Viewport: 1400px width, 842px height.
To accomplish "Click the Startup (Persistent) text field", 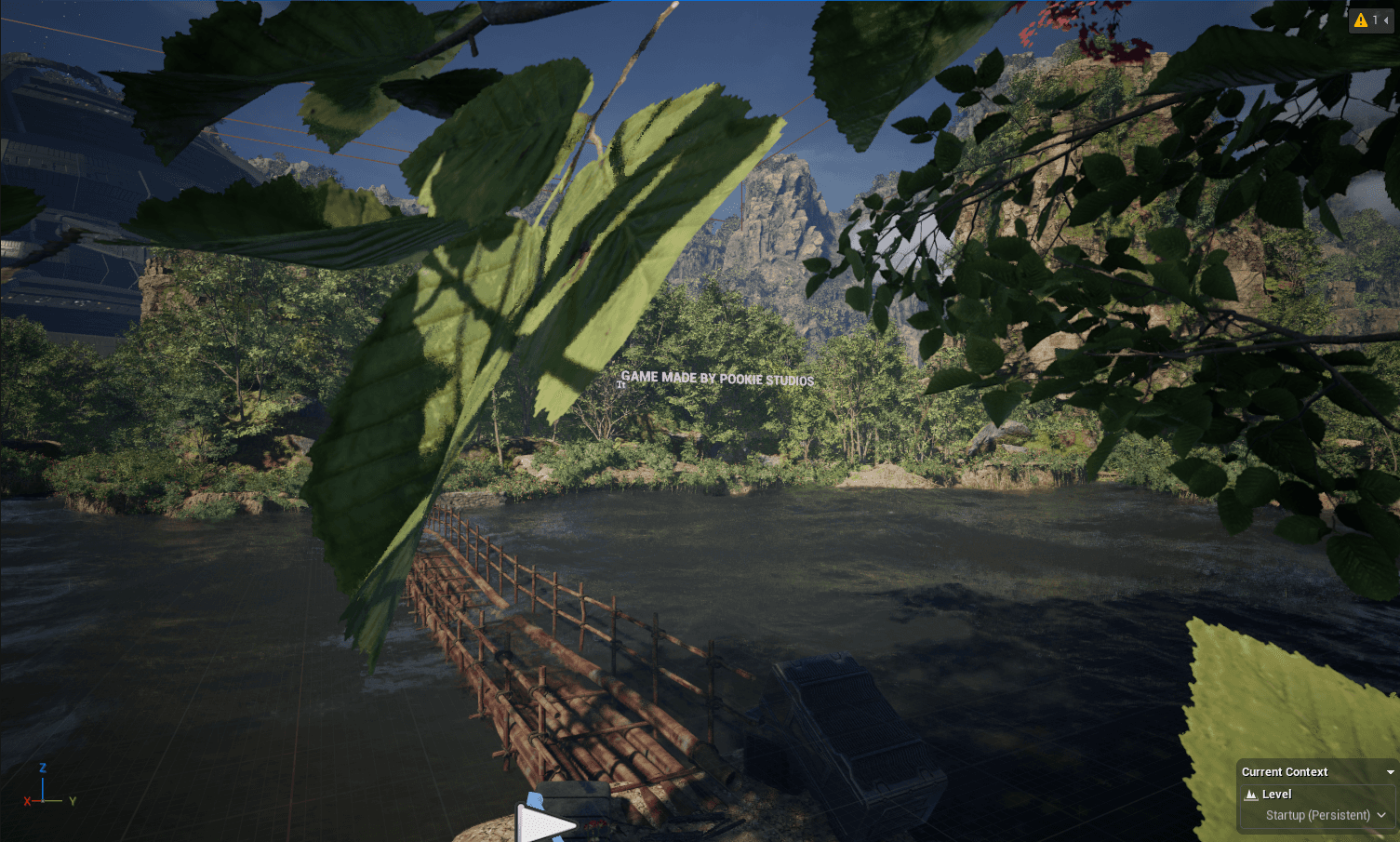I will coord(1318,815).
